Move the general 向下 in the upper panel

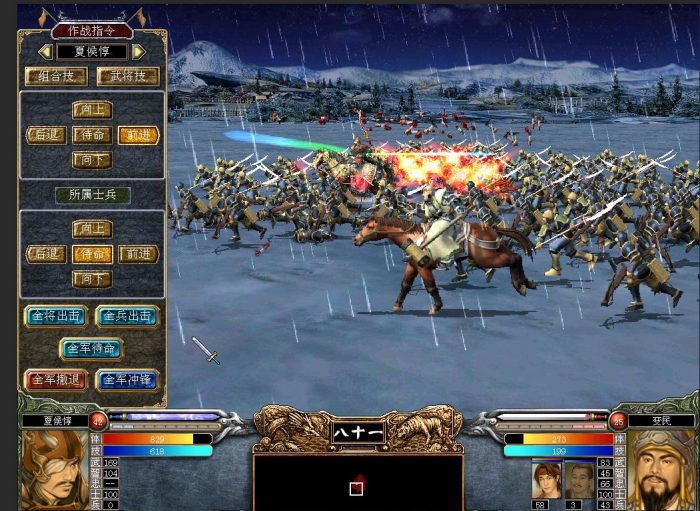(x=92, y=160)
